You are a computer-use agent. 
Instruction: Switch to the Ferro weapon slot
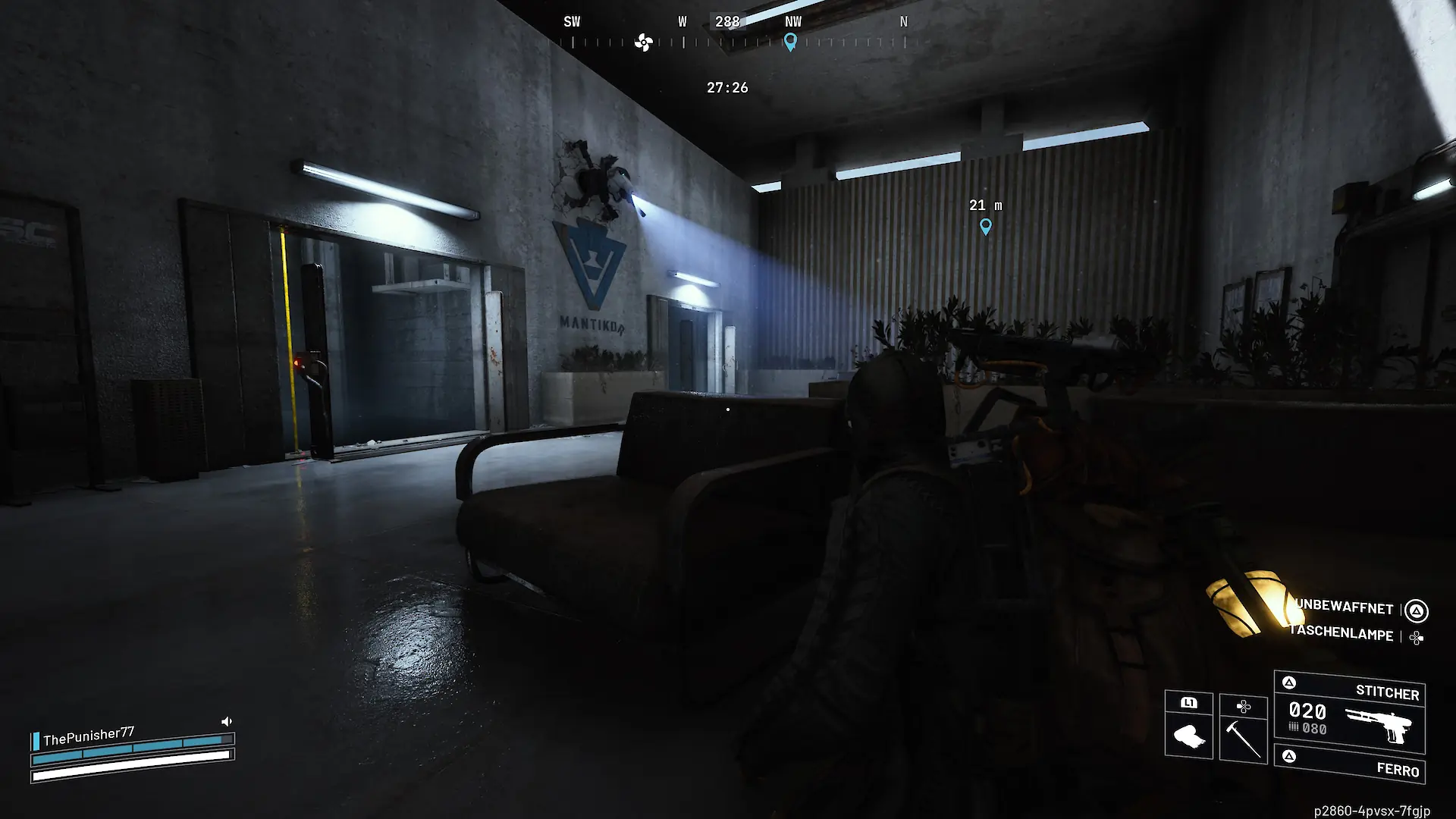[1349, 764]
